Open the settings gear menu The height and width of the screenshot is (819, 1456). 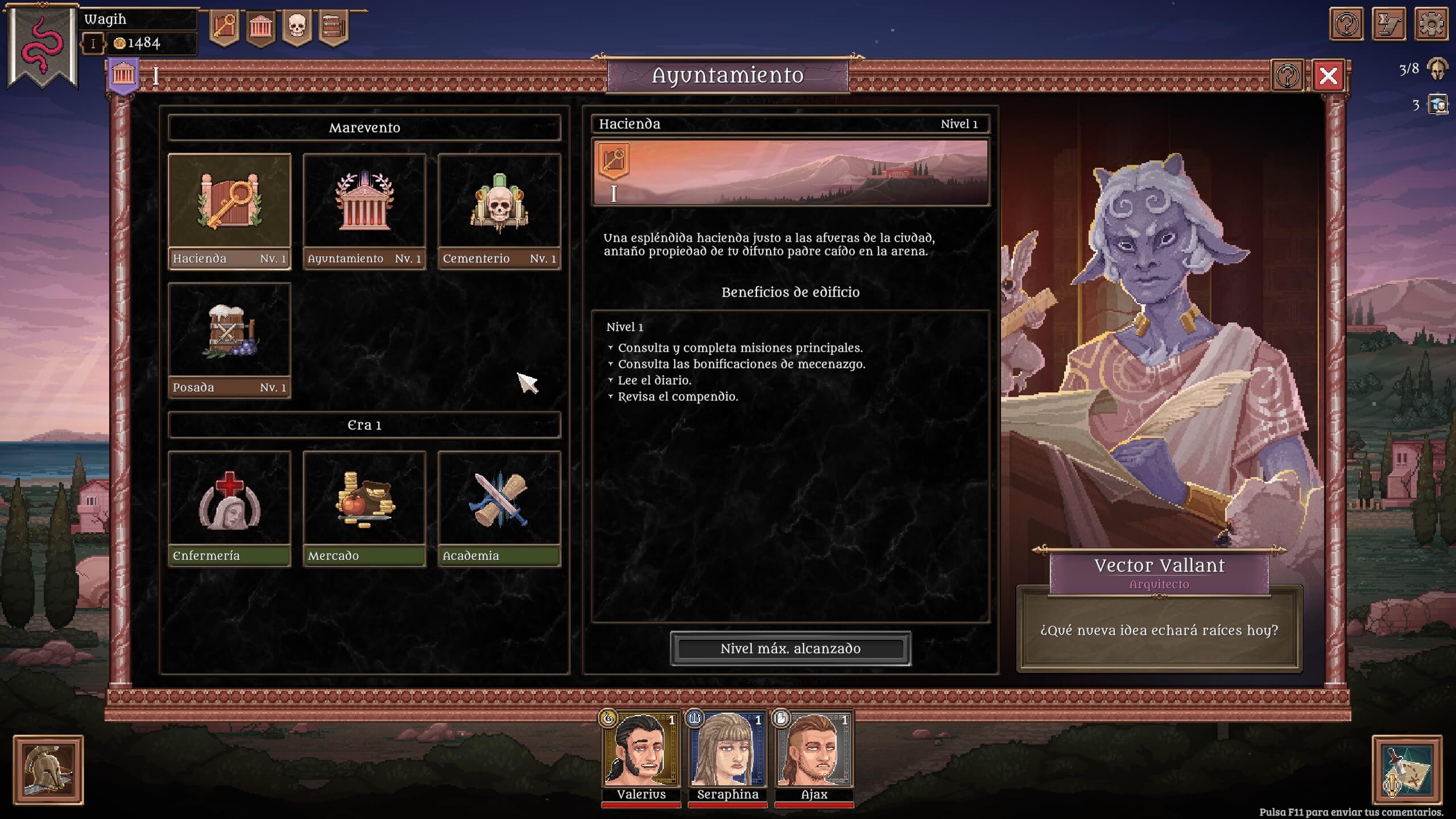tap(1431, 24)
